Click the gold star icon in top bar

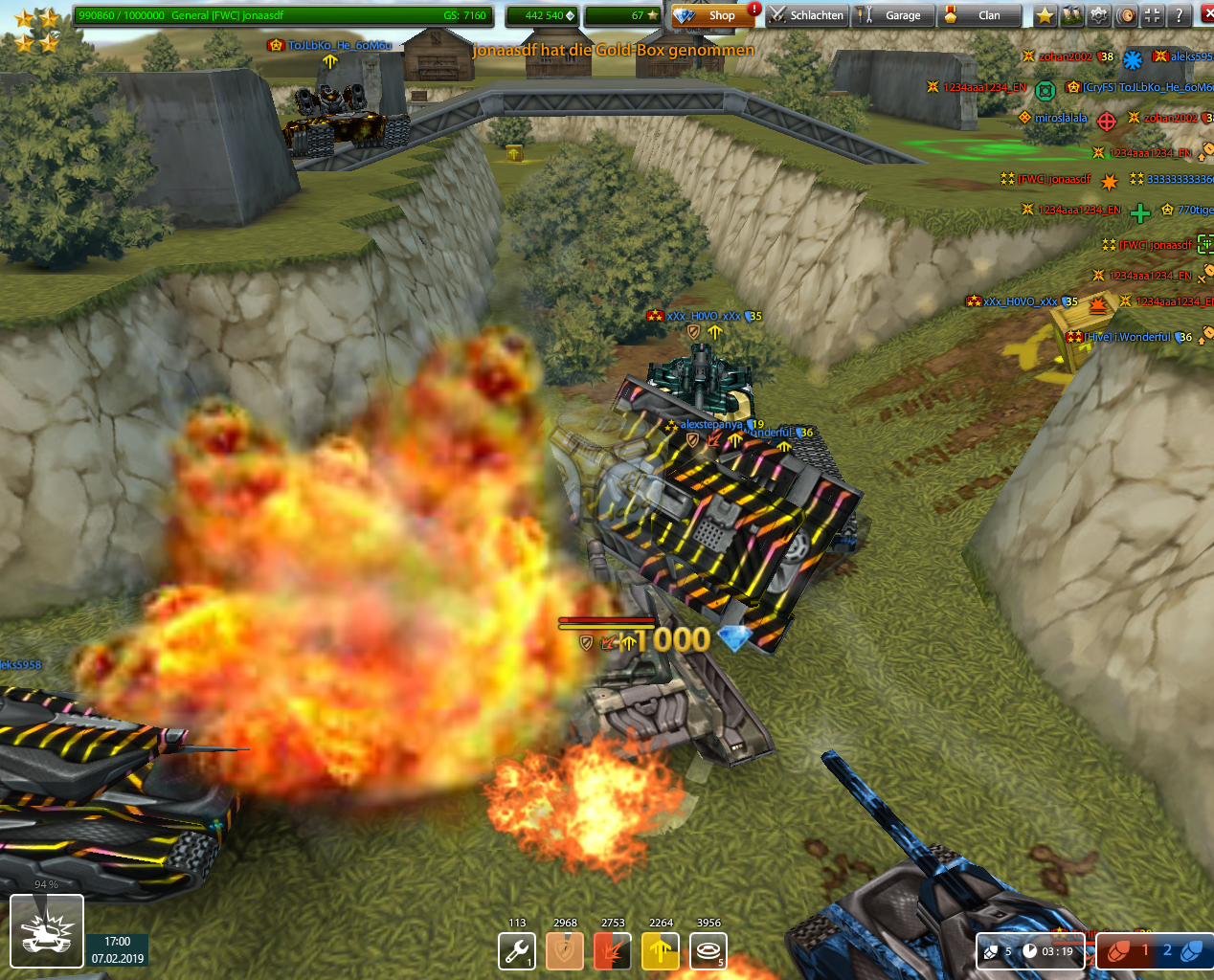tap(1045, 15)
